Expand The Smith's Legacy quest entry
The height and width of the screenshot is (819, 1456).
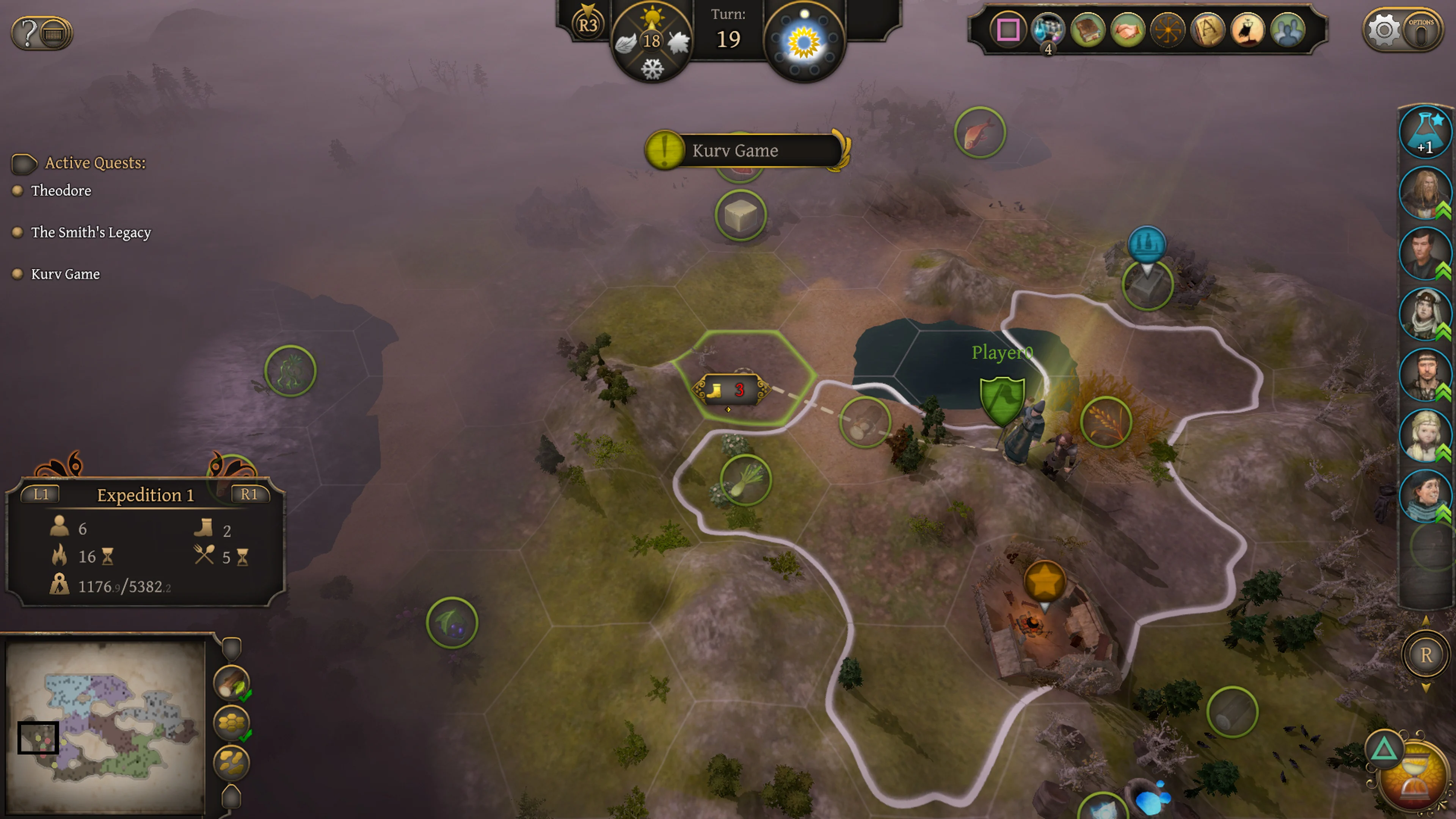[x=91, y=232]
